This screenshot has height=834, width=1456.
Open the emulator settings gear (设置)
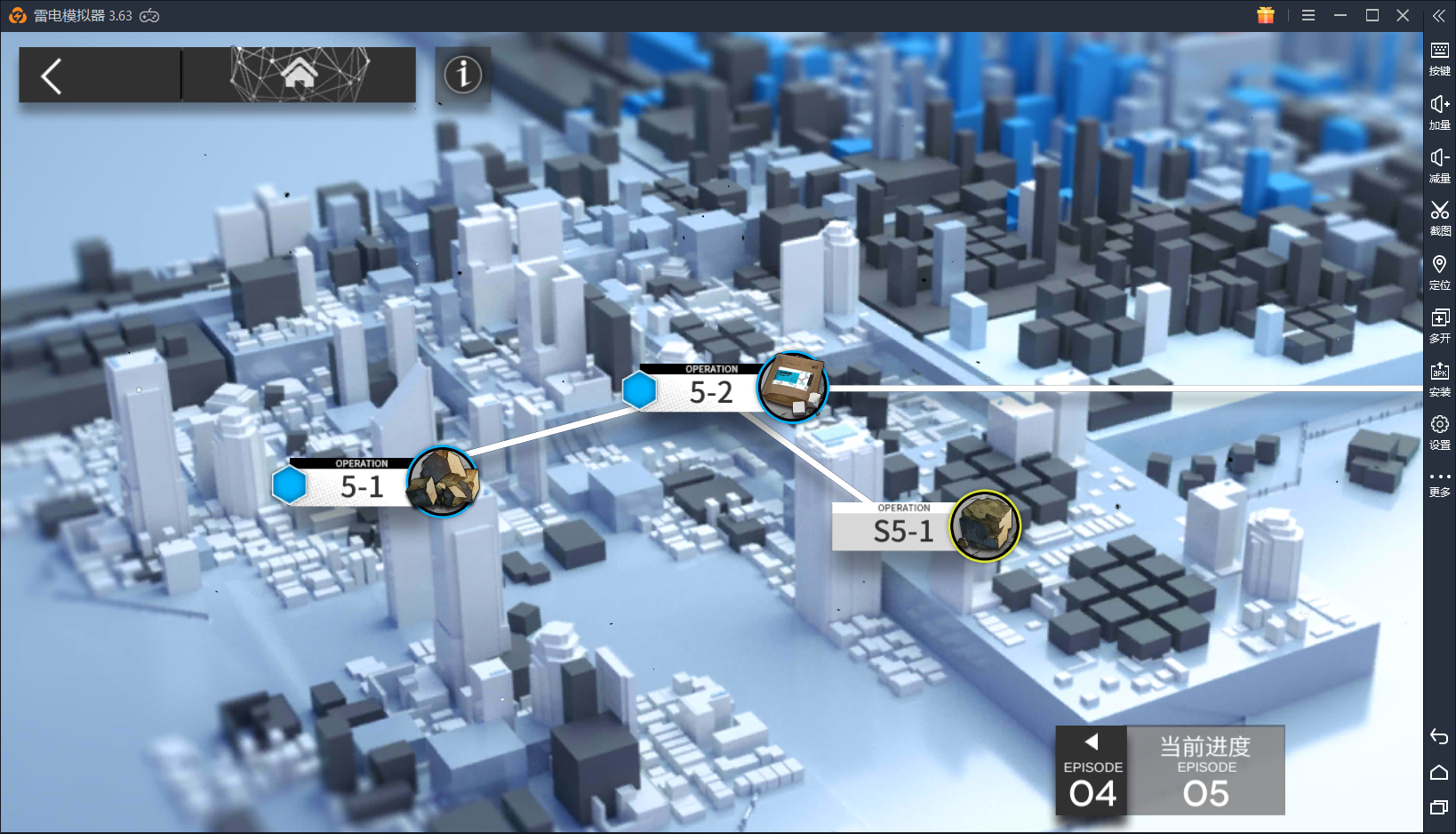pyautogui.click(x=1439, y=430)
